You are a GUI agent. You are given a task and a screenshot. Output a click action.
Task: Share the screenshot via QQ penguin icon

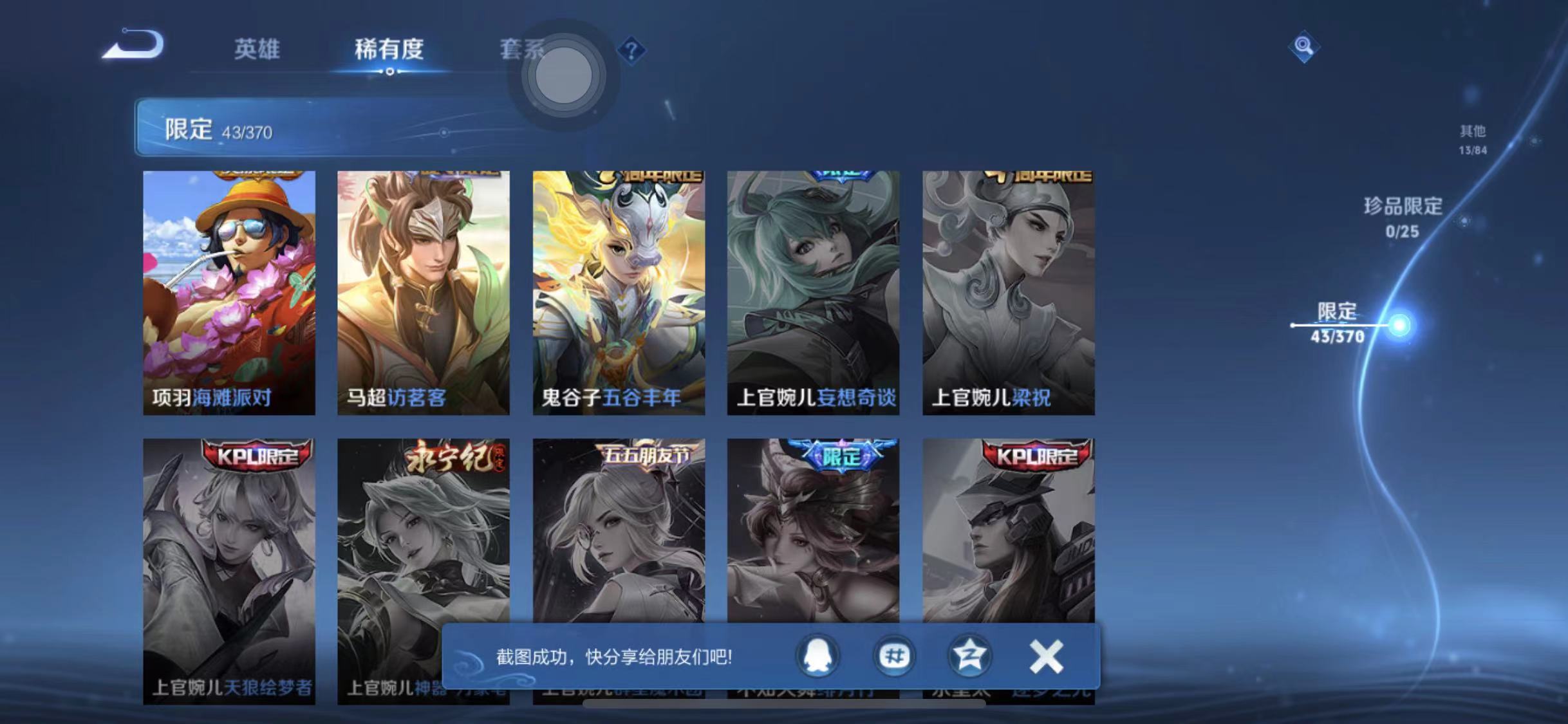point(818,656)
